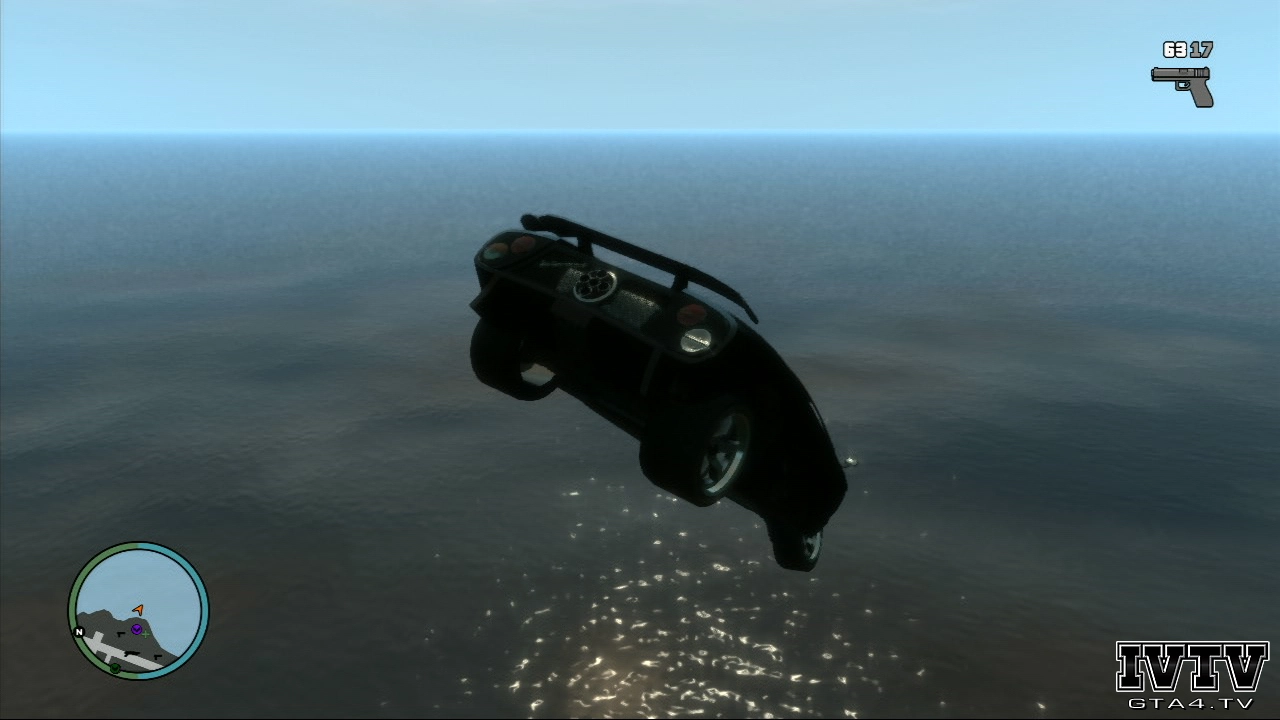The height and width of the screenshot is (720, 1280).
Task: Select the dark green blip at minimap edge
Action: [x=115, y=667]
